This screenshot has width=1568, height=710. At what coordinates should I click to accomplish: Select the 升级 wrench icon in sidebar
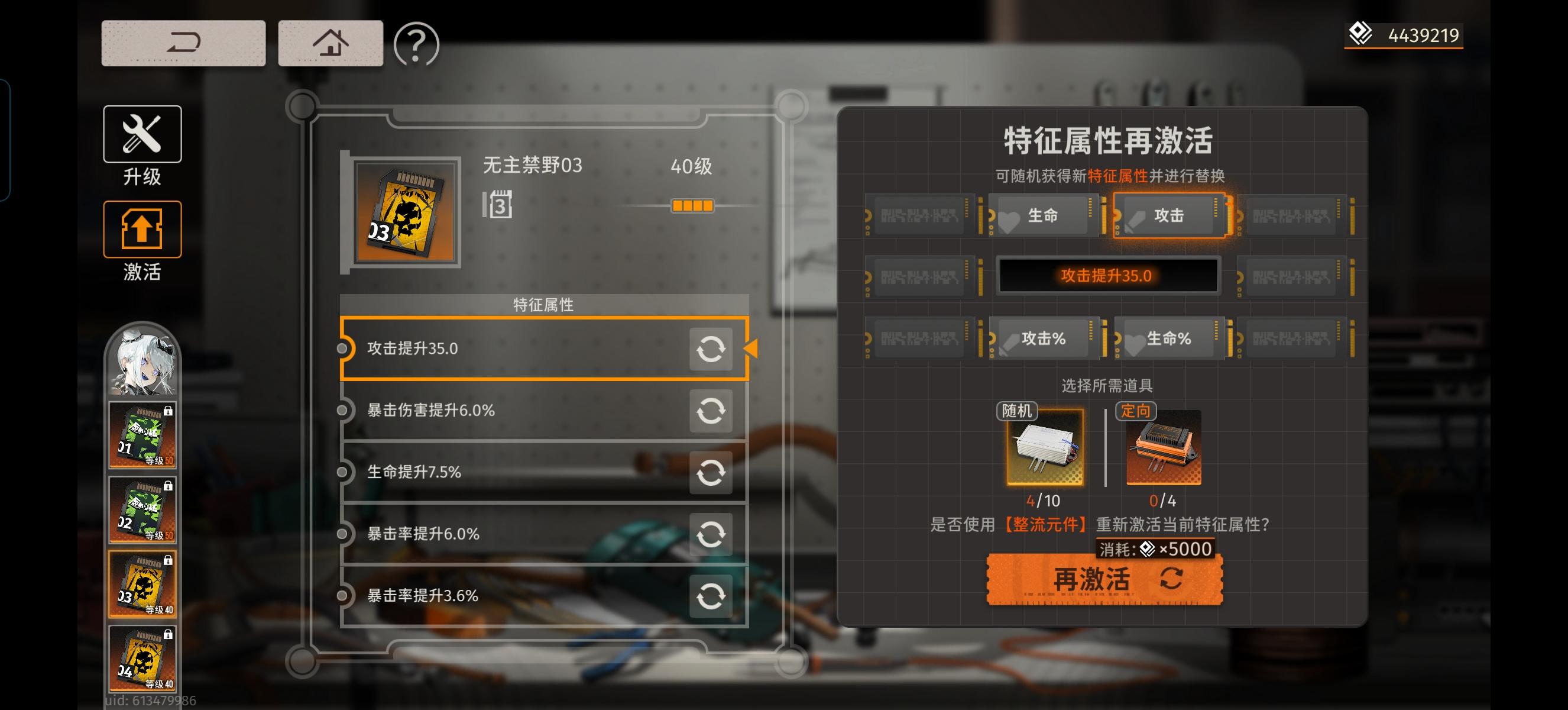click(x=142, y=134)
